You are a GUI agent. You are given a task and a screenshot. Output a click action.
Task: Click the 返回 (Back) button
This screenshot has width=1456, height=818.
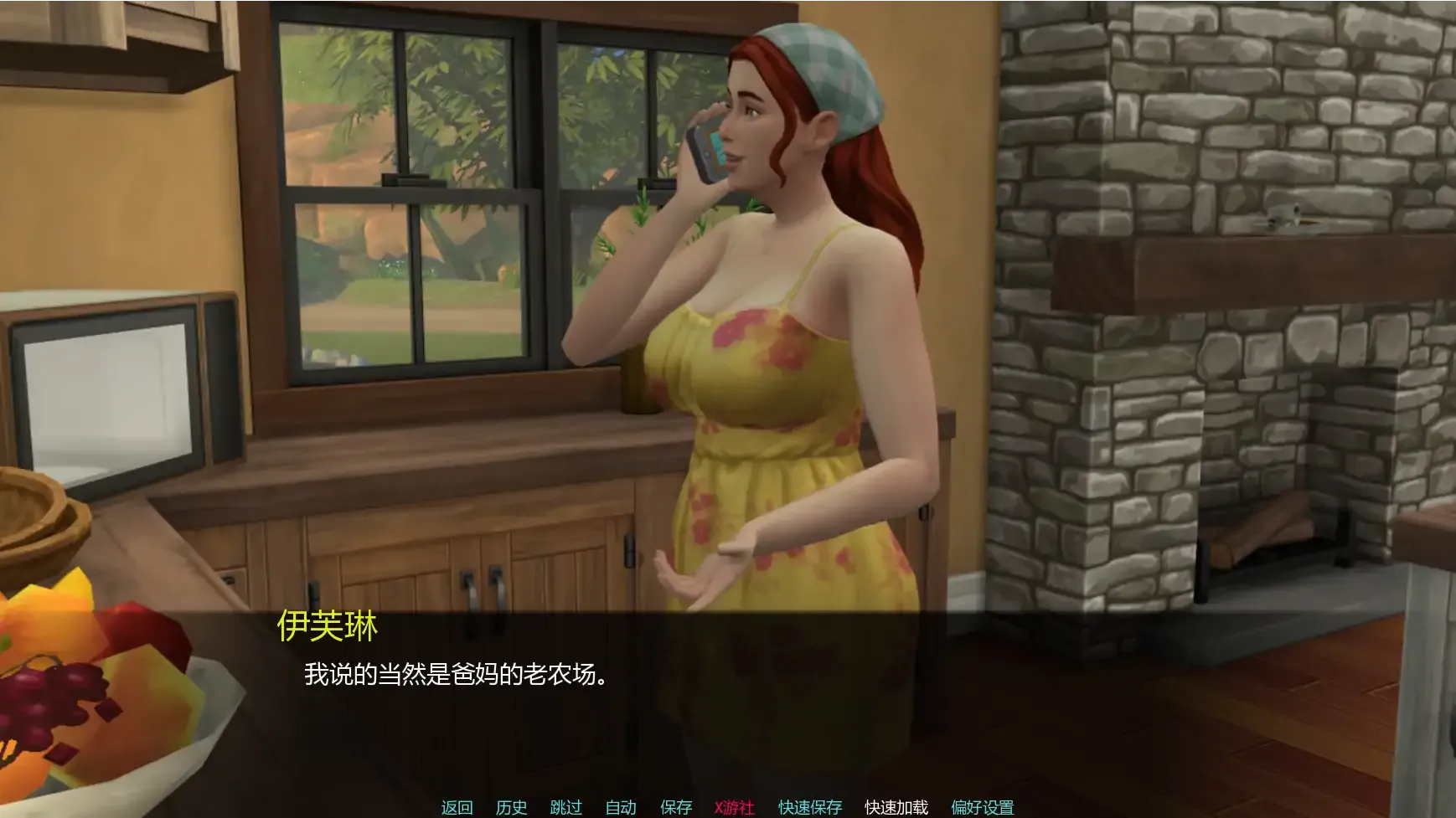tap(457, 807)
